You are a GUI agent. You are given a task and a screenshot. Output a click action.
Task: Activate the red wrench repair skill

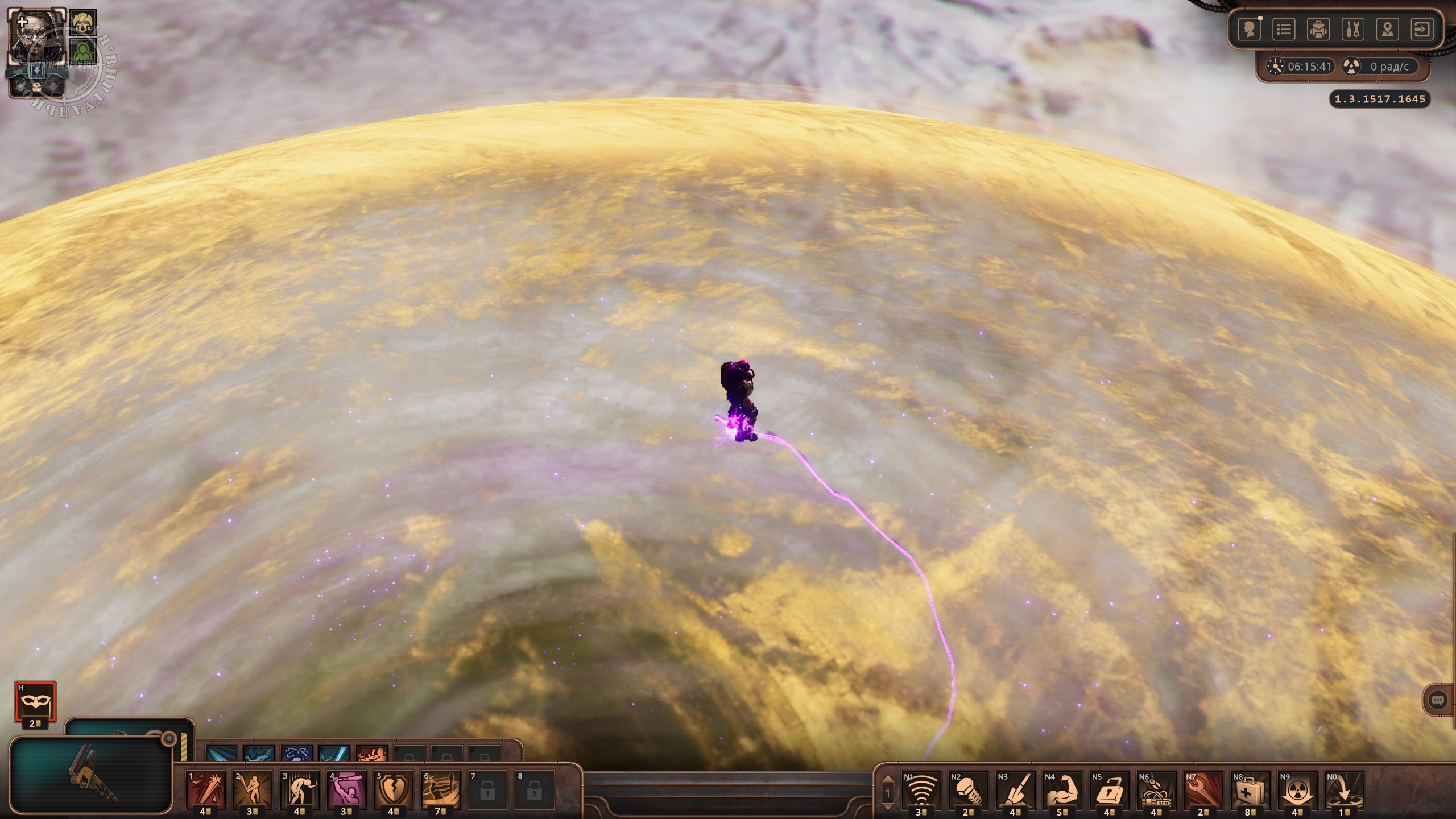tap(1203, 789)
